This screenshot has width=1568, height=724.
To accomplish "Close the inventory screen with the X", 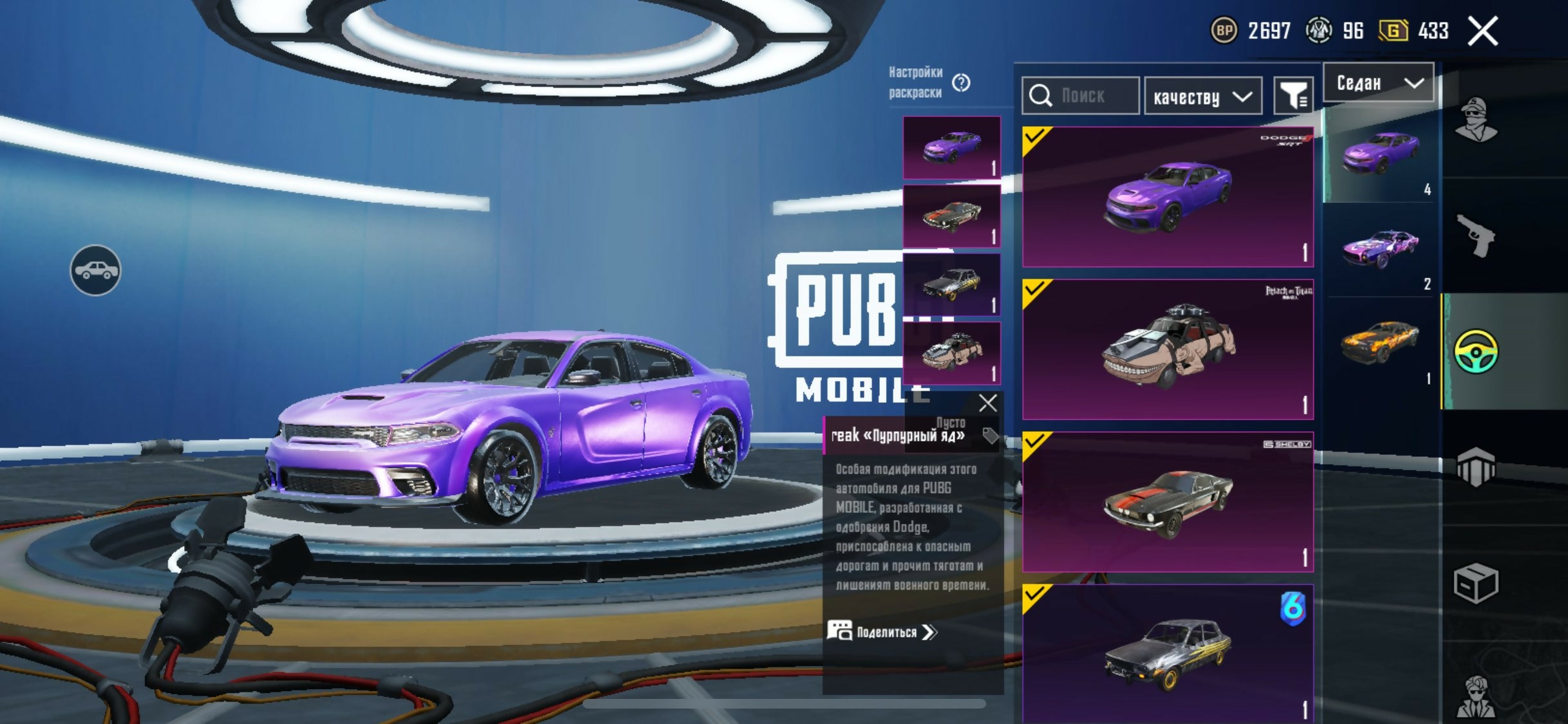I will tap(1483, 31).
